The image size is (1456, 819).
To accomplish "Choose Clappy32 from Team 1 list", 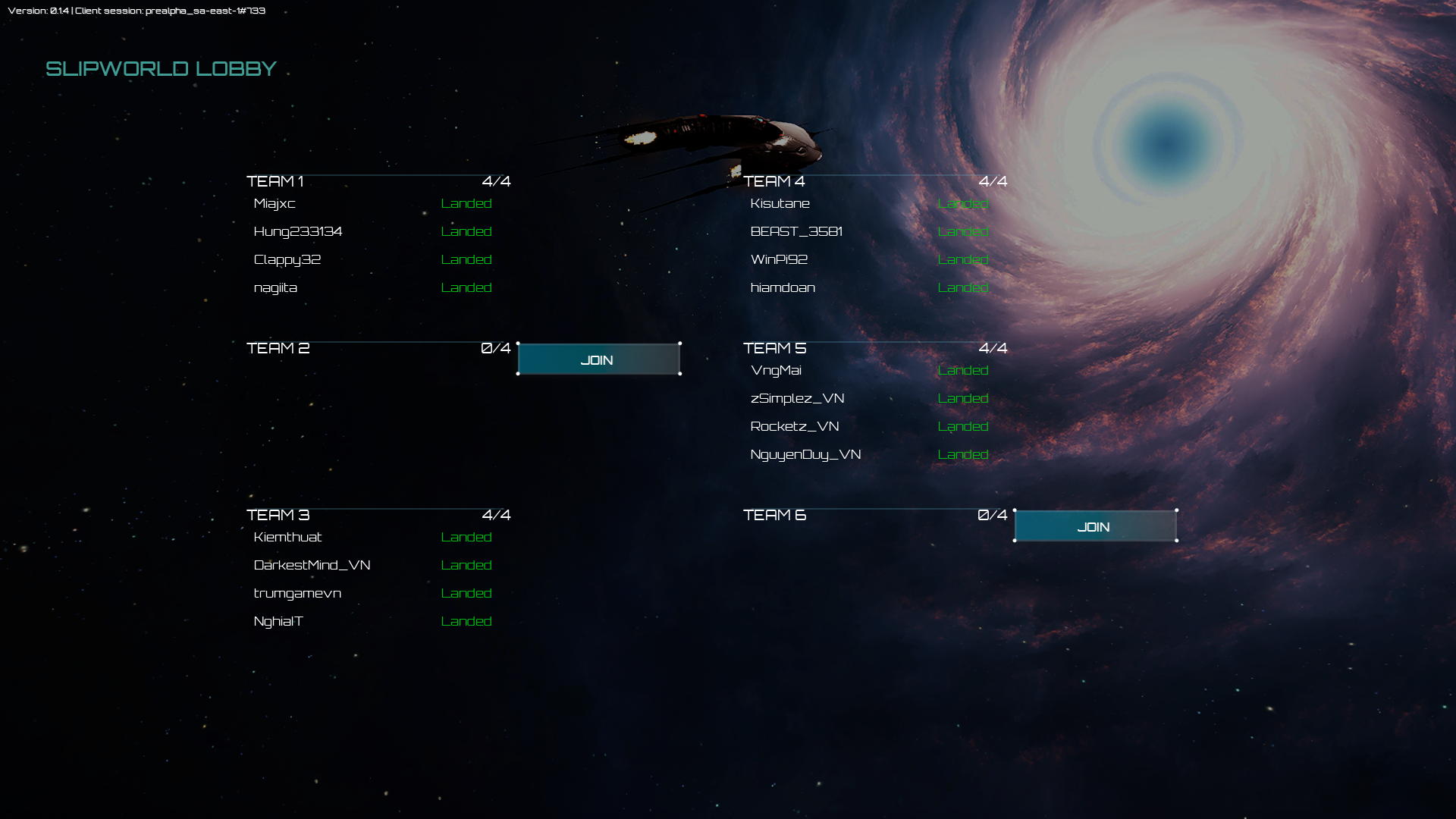I will tap(287, 259).
